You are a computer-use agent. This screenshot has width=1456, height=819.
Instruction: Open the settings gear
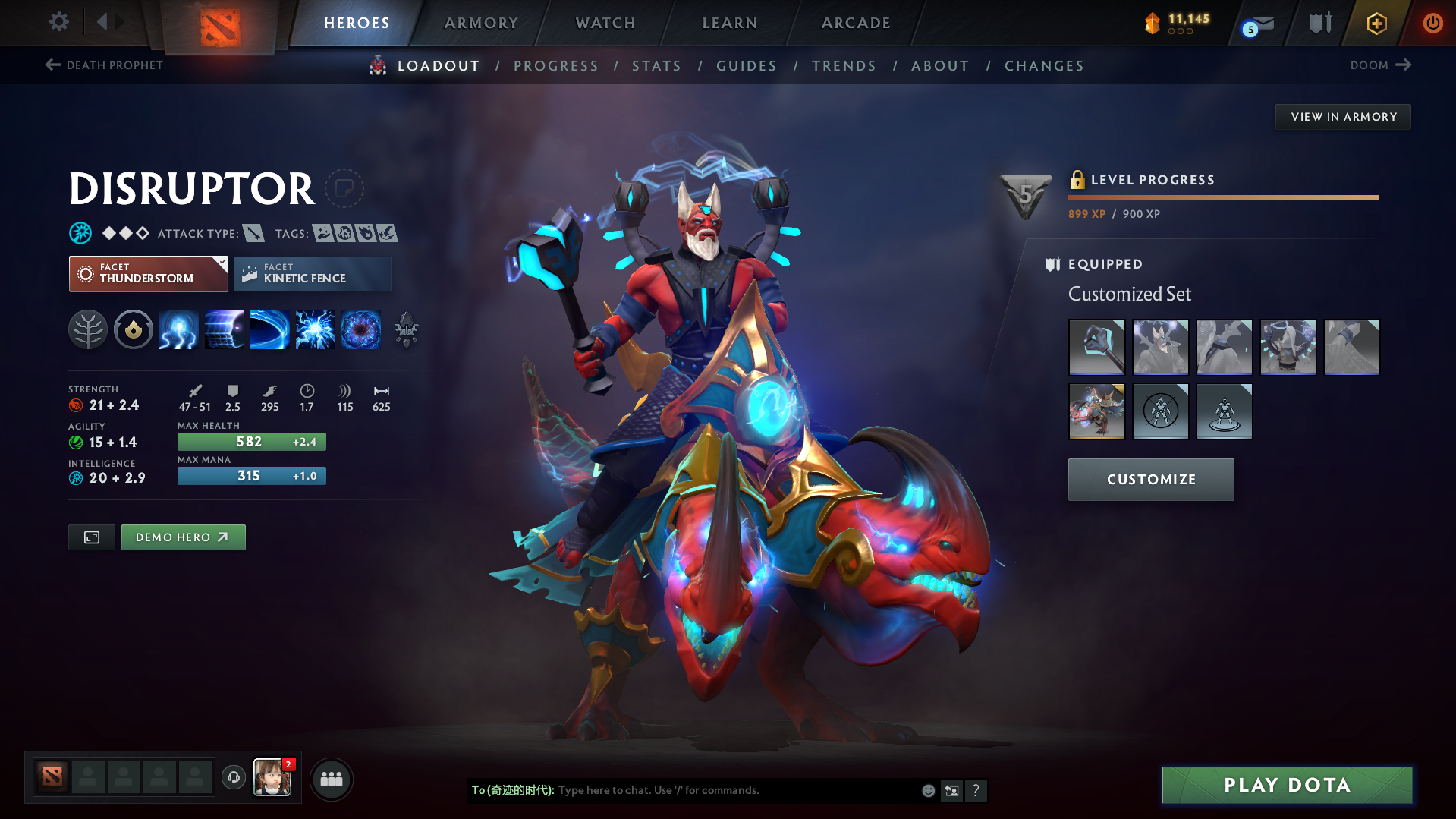point(58,23)
